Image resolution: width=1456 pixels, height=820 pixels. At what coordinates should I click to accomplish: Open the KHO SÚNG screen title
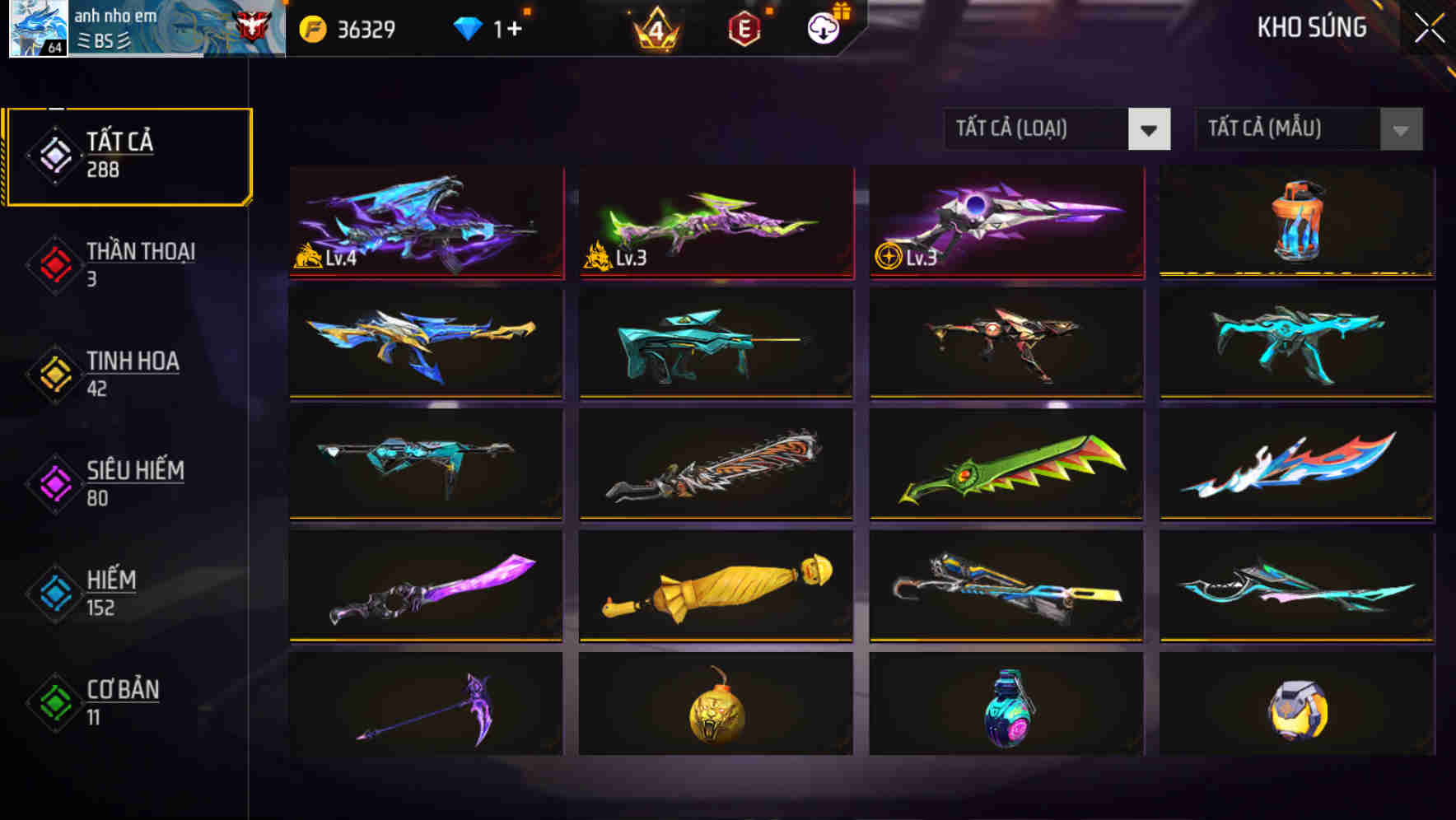[1311, 27]
